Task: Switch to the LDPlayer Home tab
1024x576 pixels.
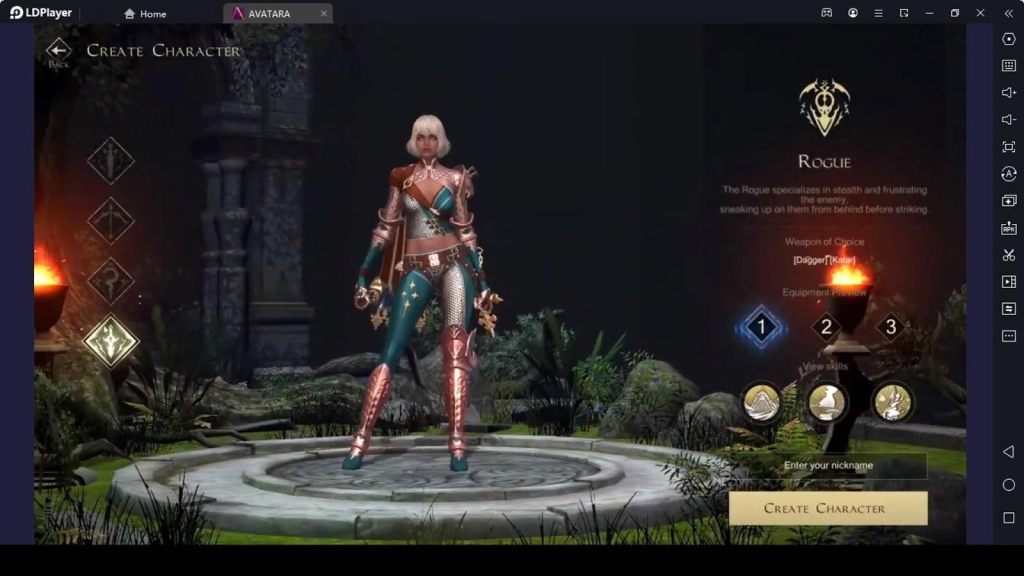Action: click(145, 14)
